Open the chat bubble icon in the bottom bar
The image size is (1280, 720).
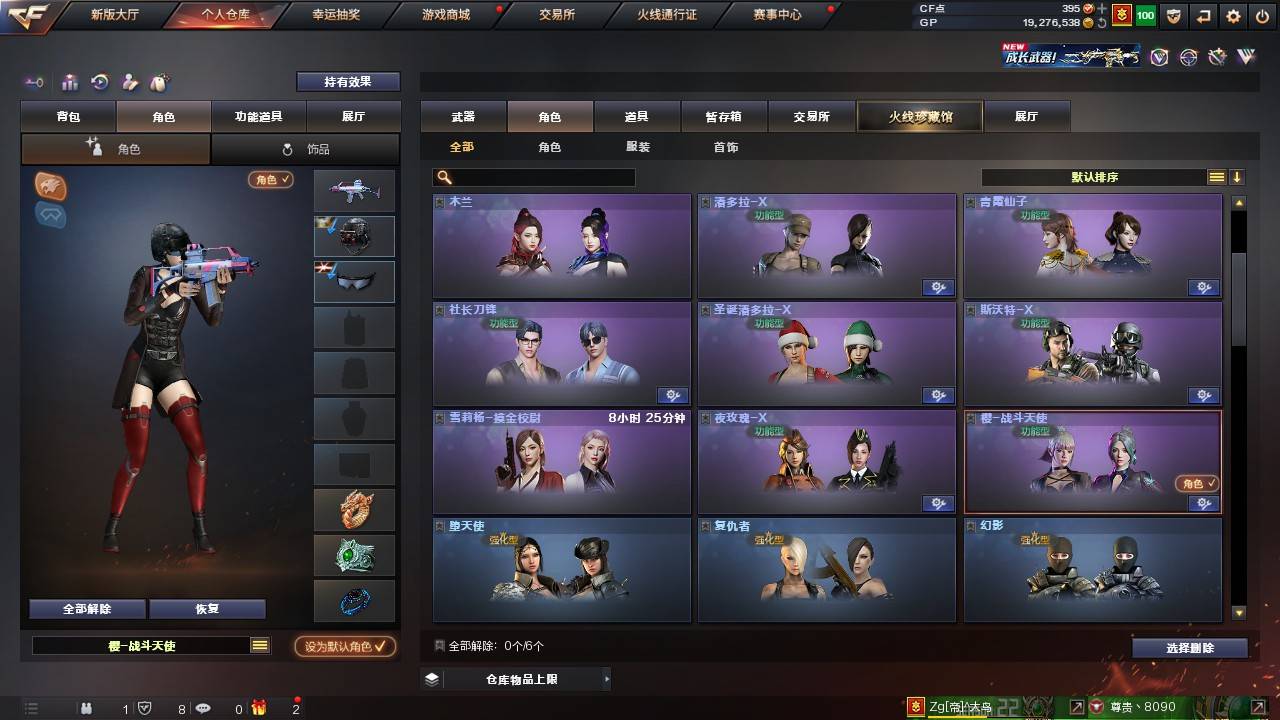click(x=203, y=708)
